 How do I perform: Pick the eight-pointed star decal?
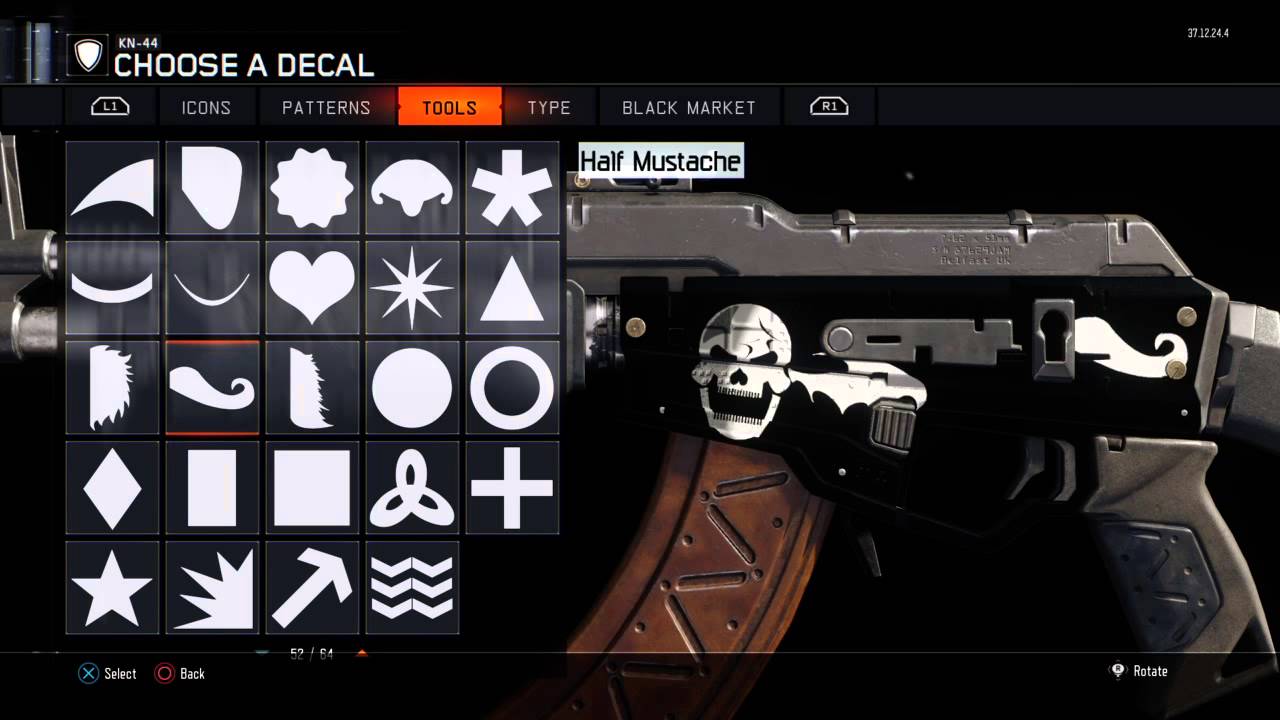pos(412,288)
